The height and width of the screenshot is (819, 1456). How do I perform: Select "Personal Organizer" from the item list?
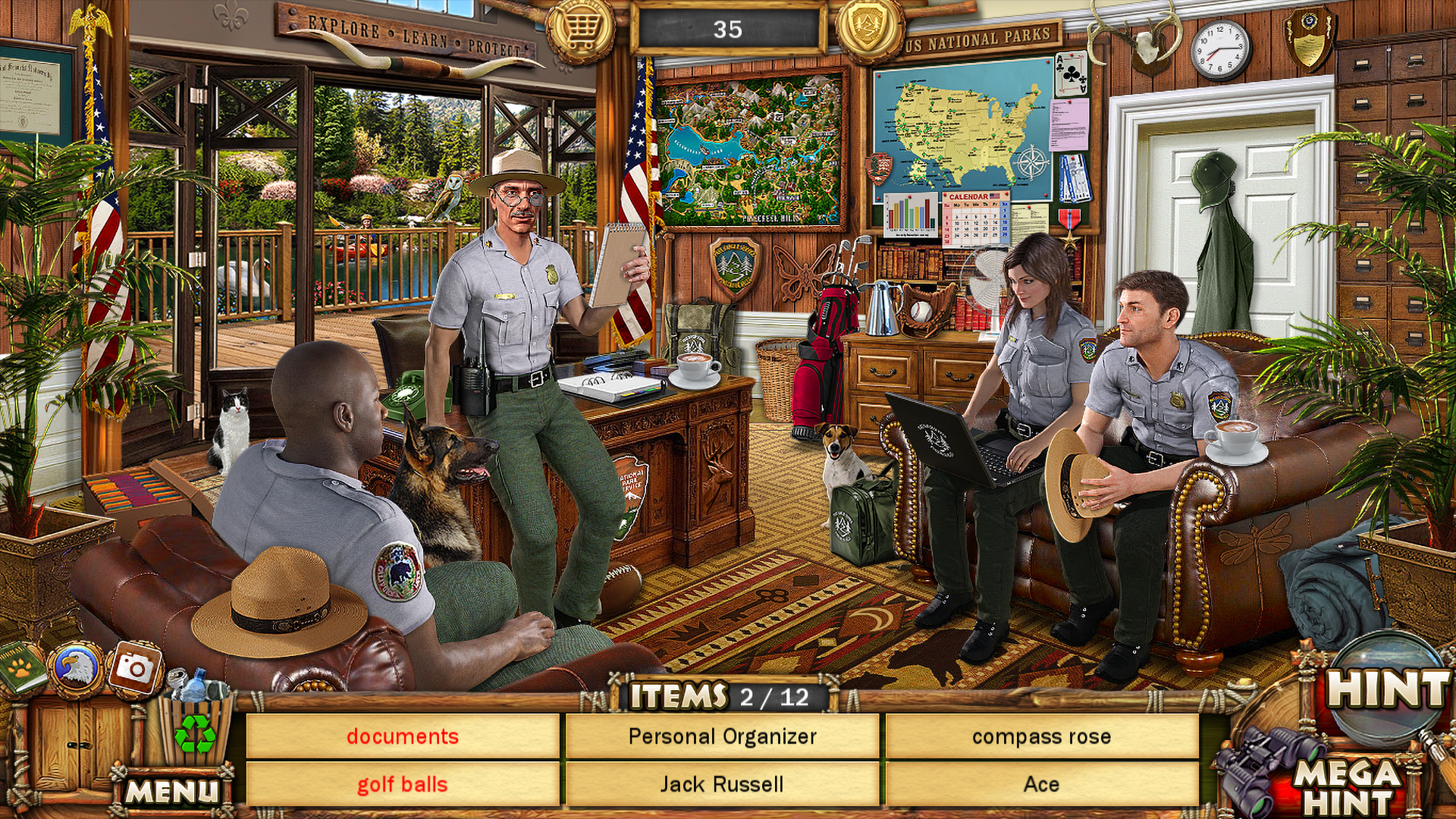coord(722,735)
